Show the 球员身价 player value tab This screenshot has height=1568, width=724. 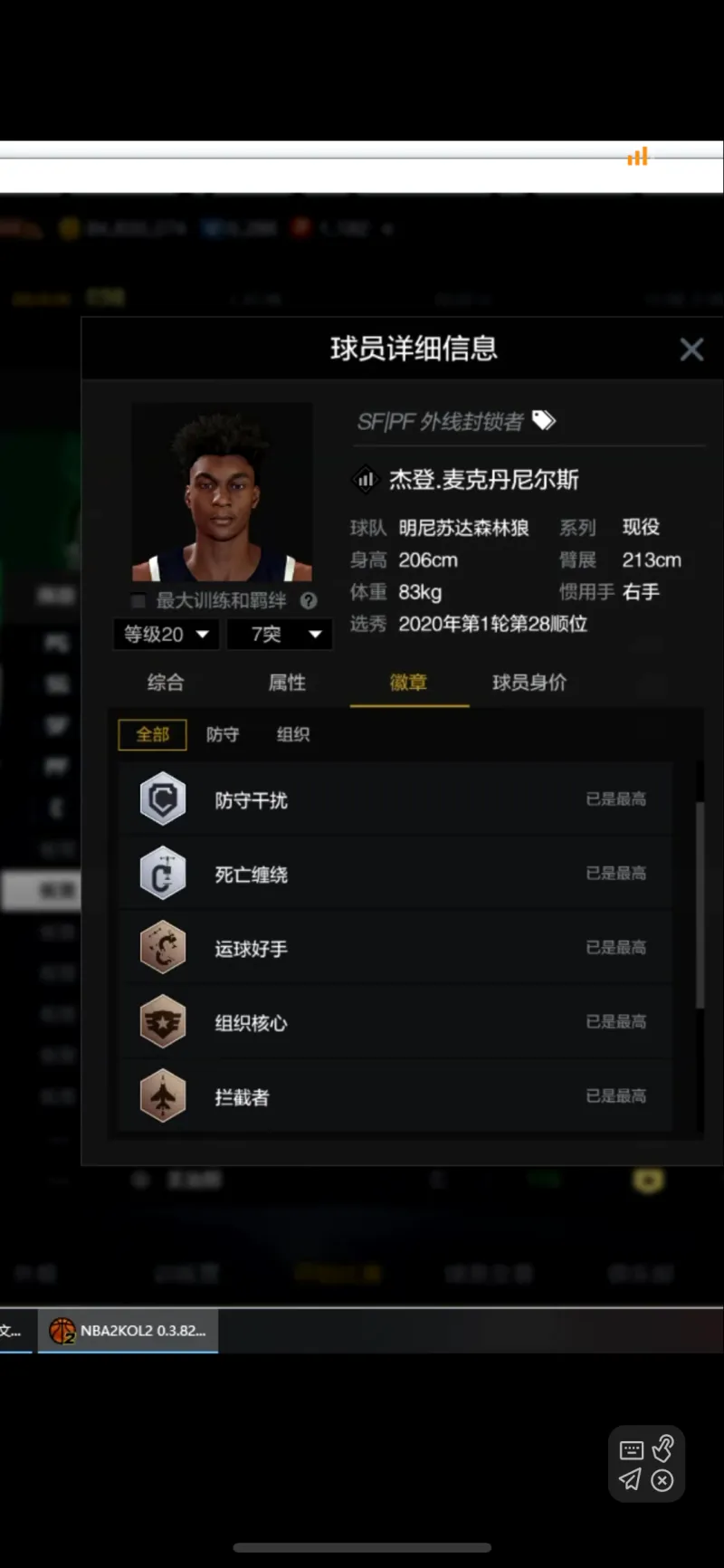tap(529, 683)
